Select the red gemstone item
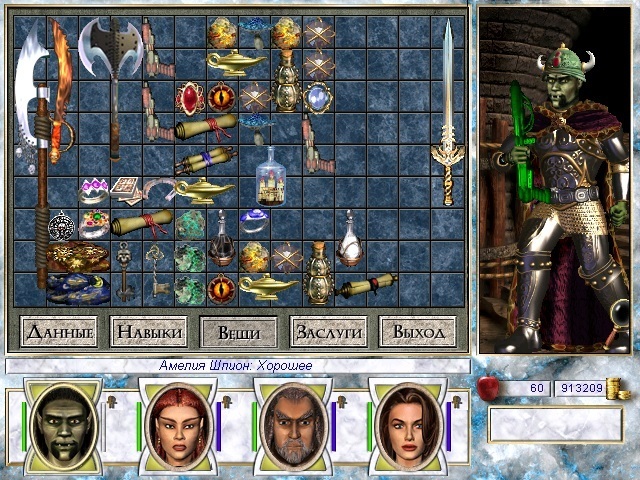Screen dimensions: 640x480 pyautogui.click(x=189, y=98)
